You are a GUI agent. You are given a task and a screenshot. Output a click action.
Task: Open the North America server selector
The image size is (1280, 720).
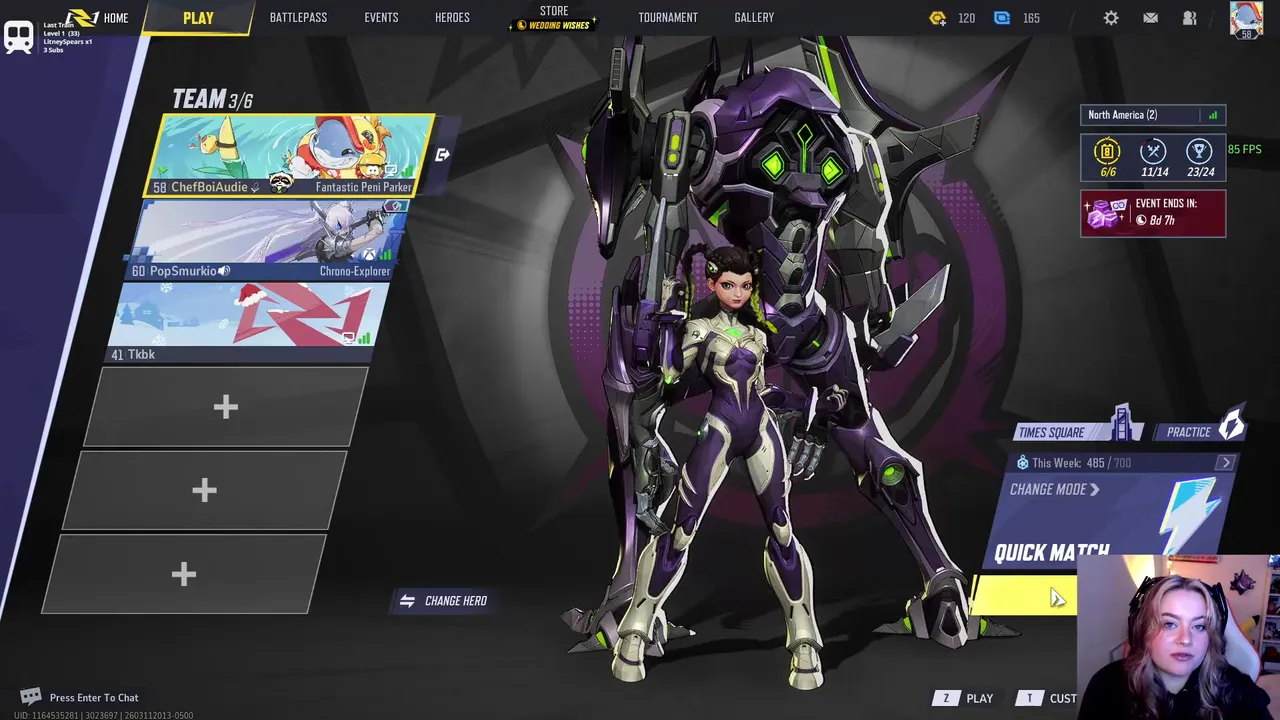pyautogui.click(x=1152, y=115)
